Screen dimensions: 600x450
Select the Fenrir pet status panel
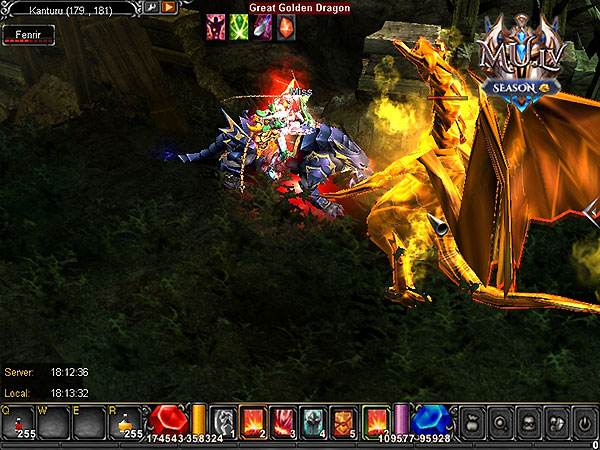[27, 34]
